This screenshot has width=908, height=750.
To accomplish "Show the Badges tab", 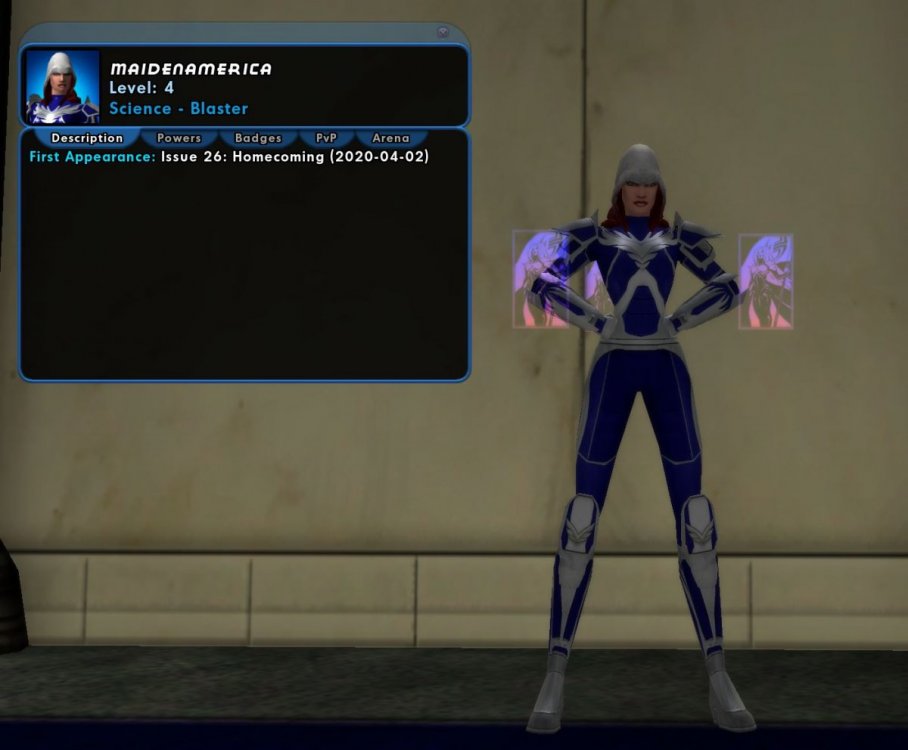I will click(x=258, y=138).
